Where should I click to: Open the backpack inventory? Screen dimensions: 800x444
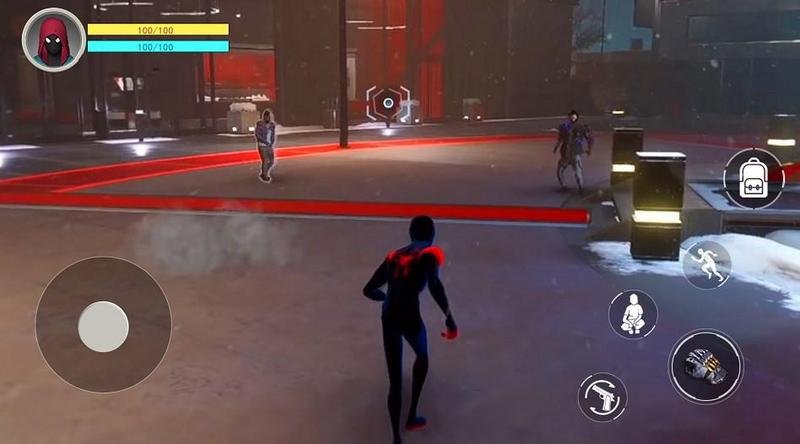pos(752,180)
